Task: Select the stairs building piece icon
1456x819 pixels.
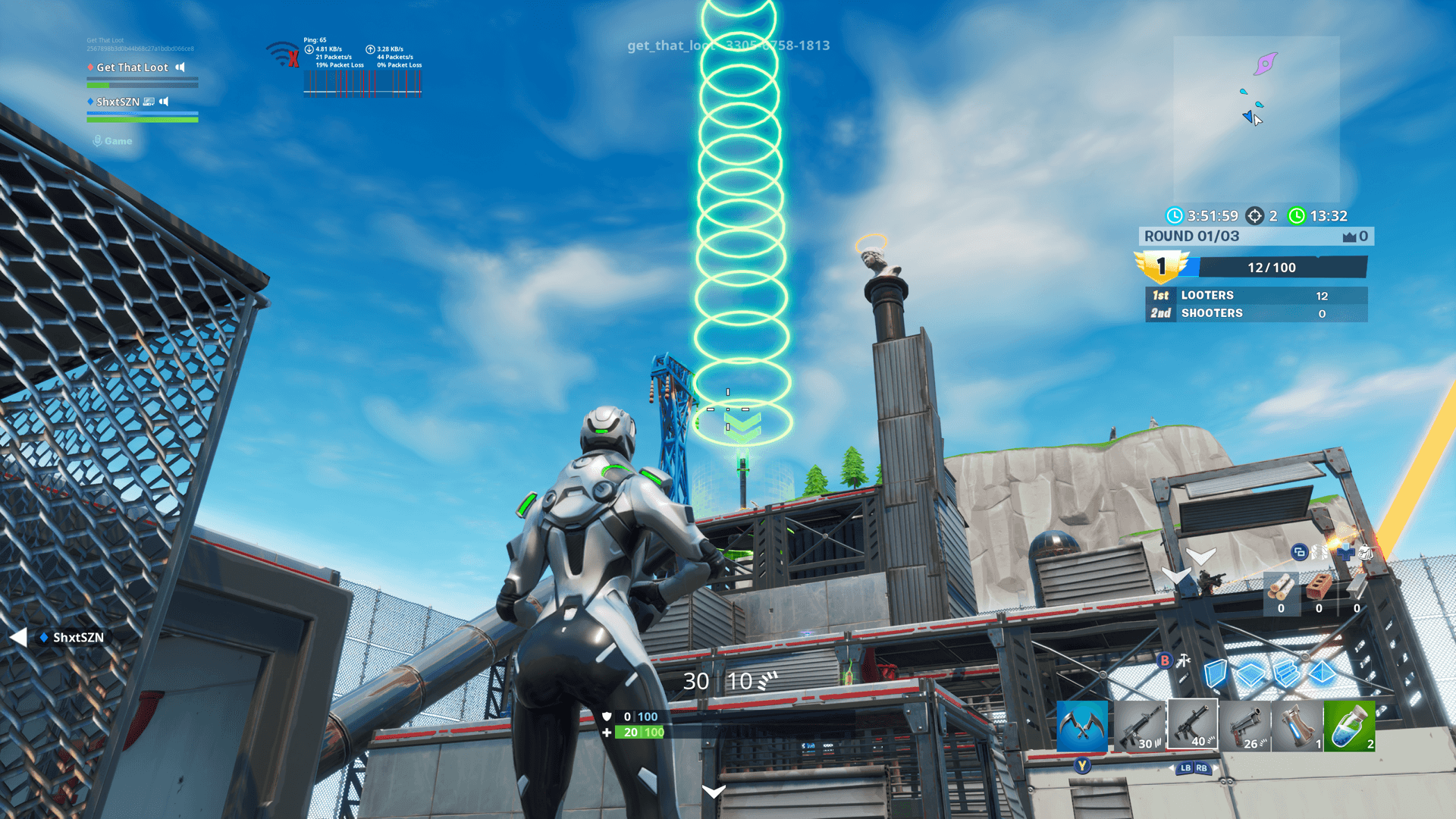Action: 1287,673
